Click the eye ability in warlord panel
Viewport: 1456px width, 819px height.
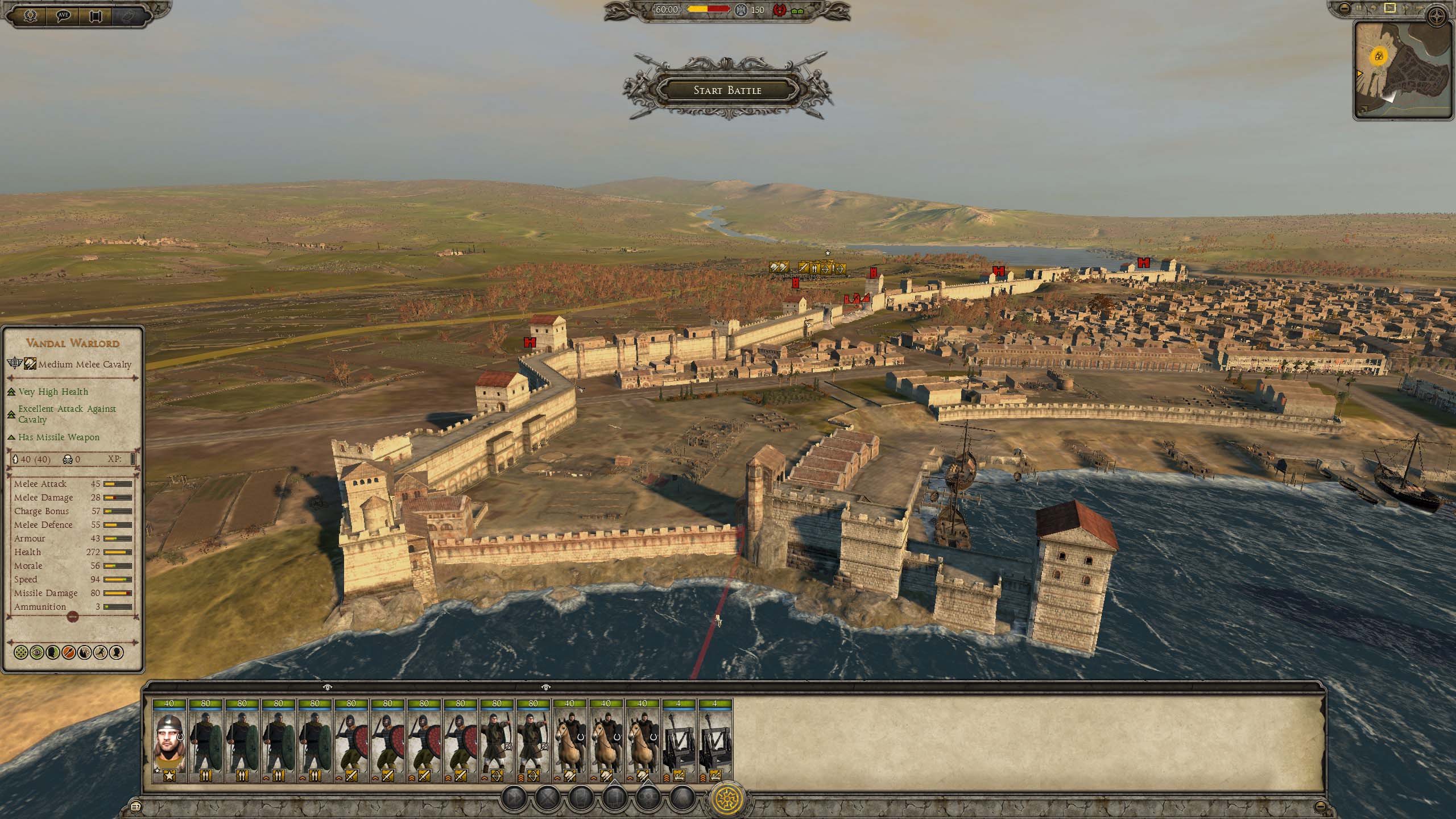tap(37, 652)
